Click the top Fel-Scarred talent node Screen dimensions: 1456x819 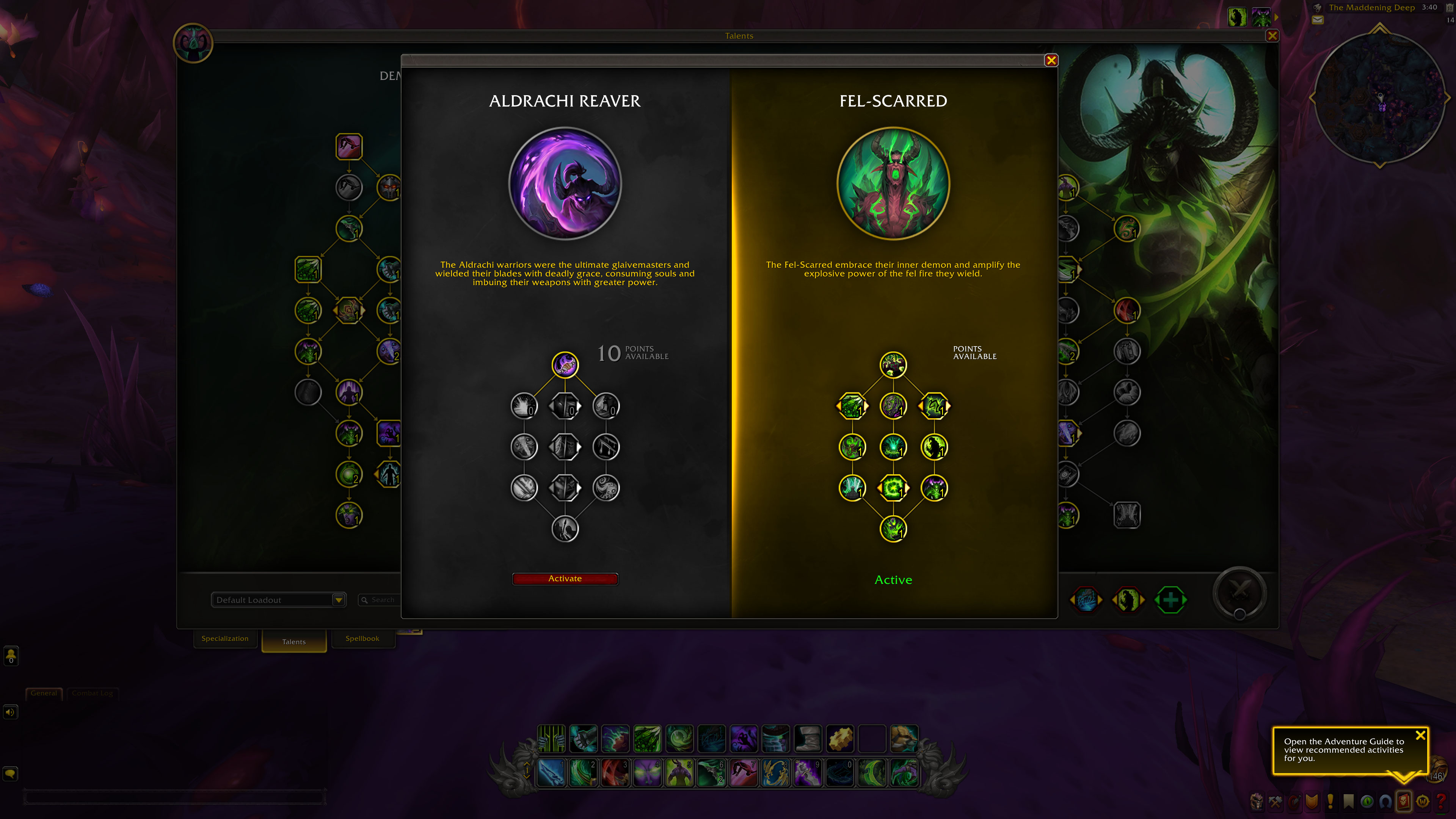893,364
